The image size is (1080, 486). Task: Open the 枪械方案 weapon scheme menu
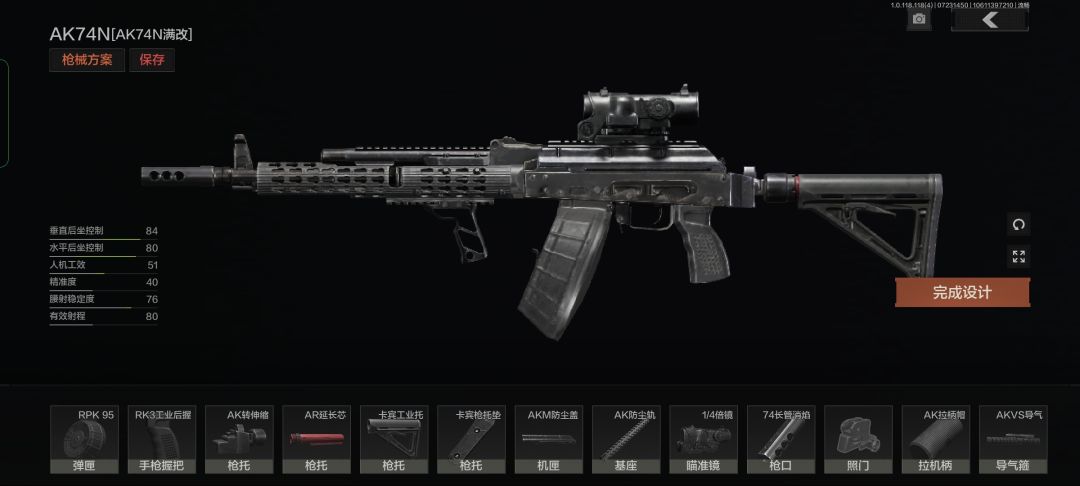tap(87, 60)
